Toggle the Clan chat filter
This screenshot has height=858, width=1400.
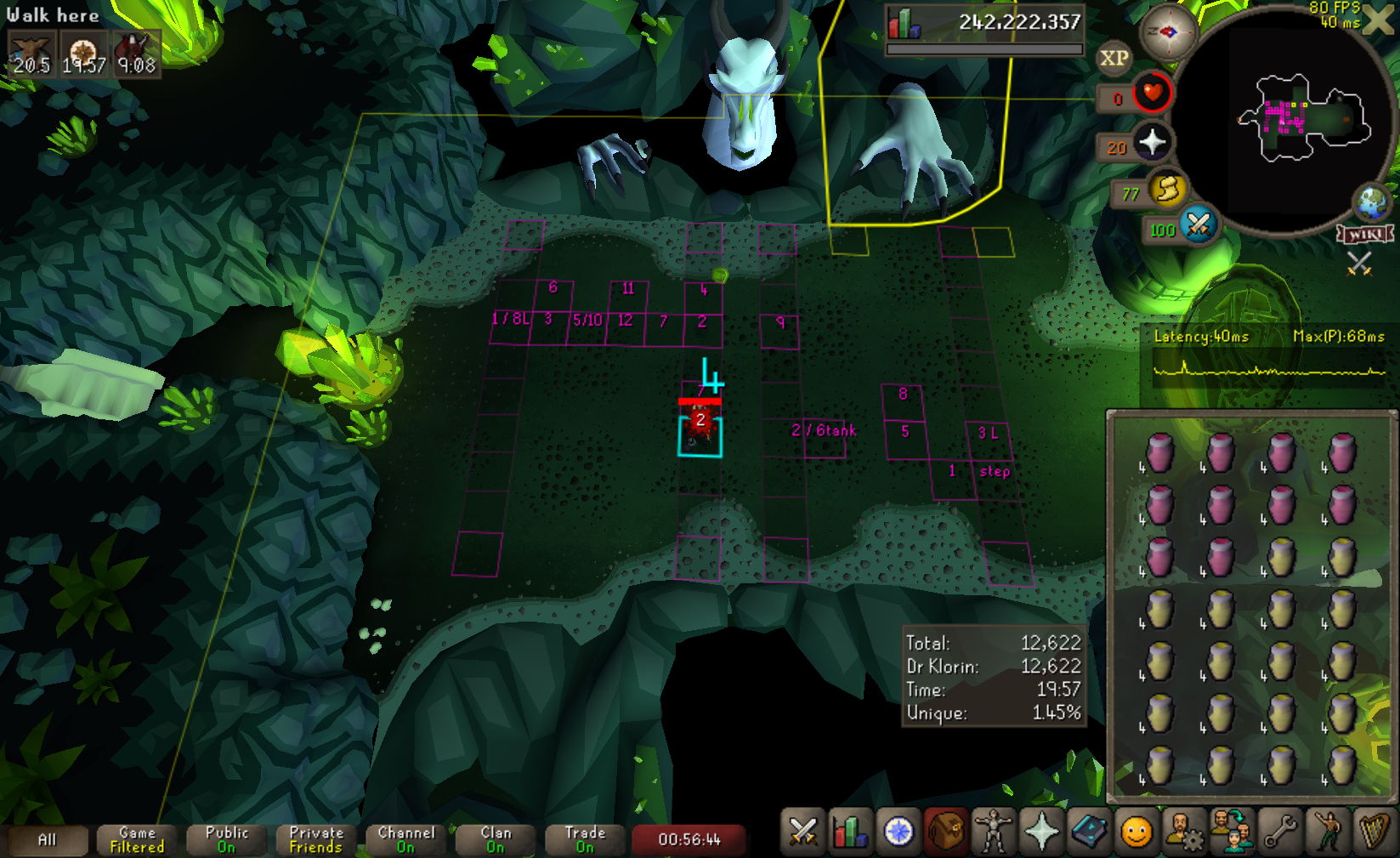coord(496,840)
